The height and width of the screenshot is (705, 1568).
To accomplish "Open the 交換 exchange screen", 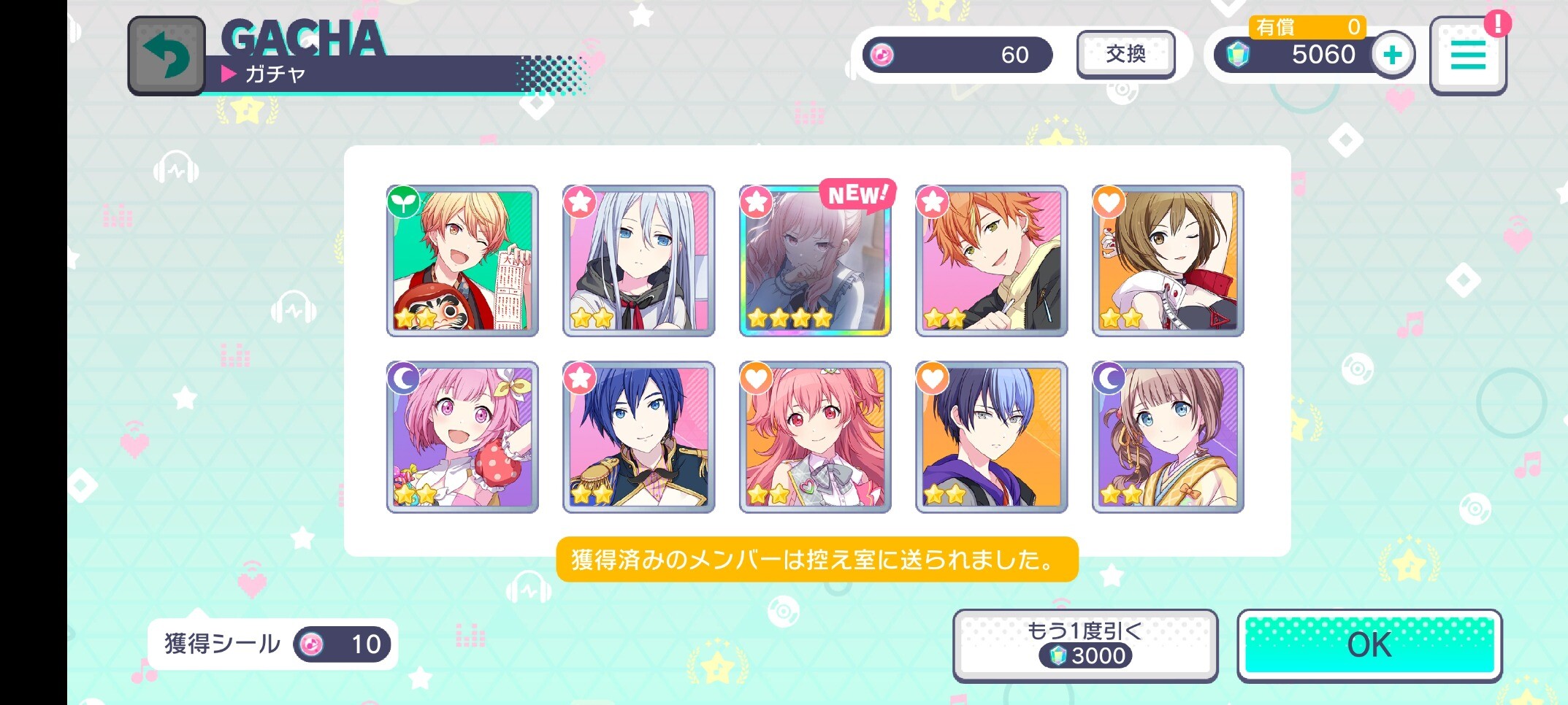I will pos(1125,54).
